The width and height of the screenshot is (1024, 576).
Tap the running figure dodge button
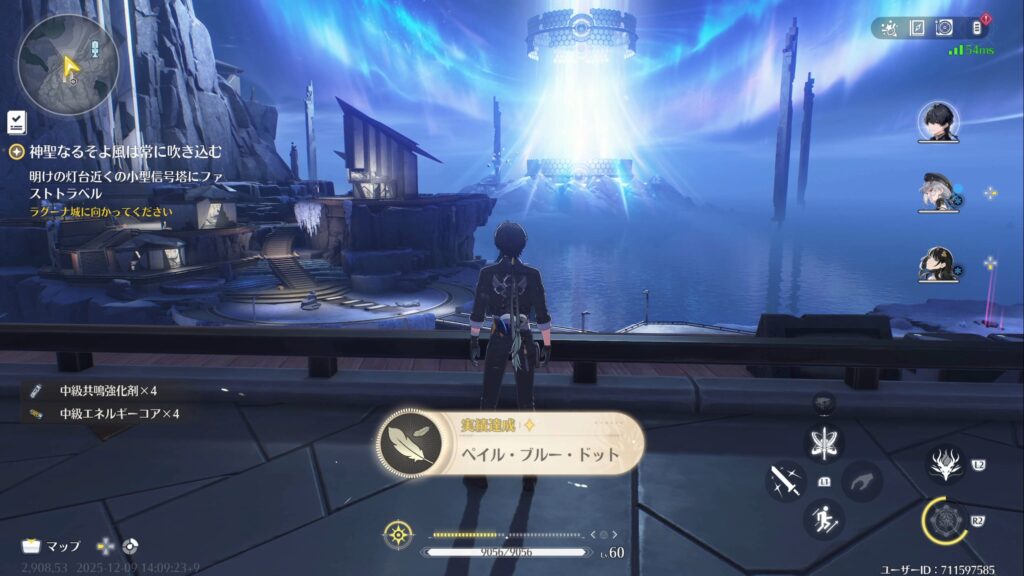[824, 519]
